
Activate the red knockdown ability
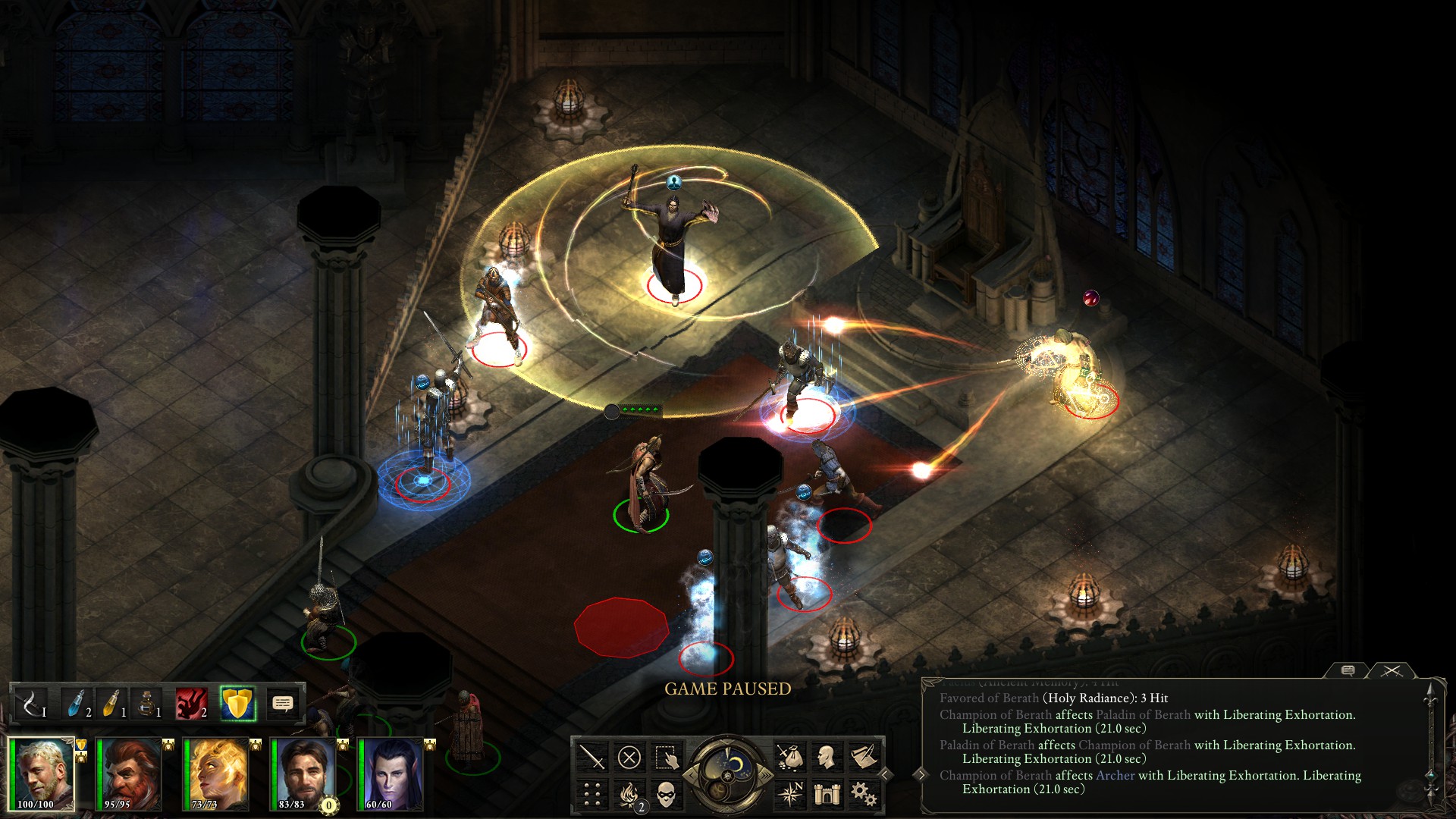click(191, 704)
